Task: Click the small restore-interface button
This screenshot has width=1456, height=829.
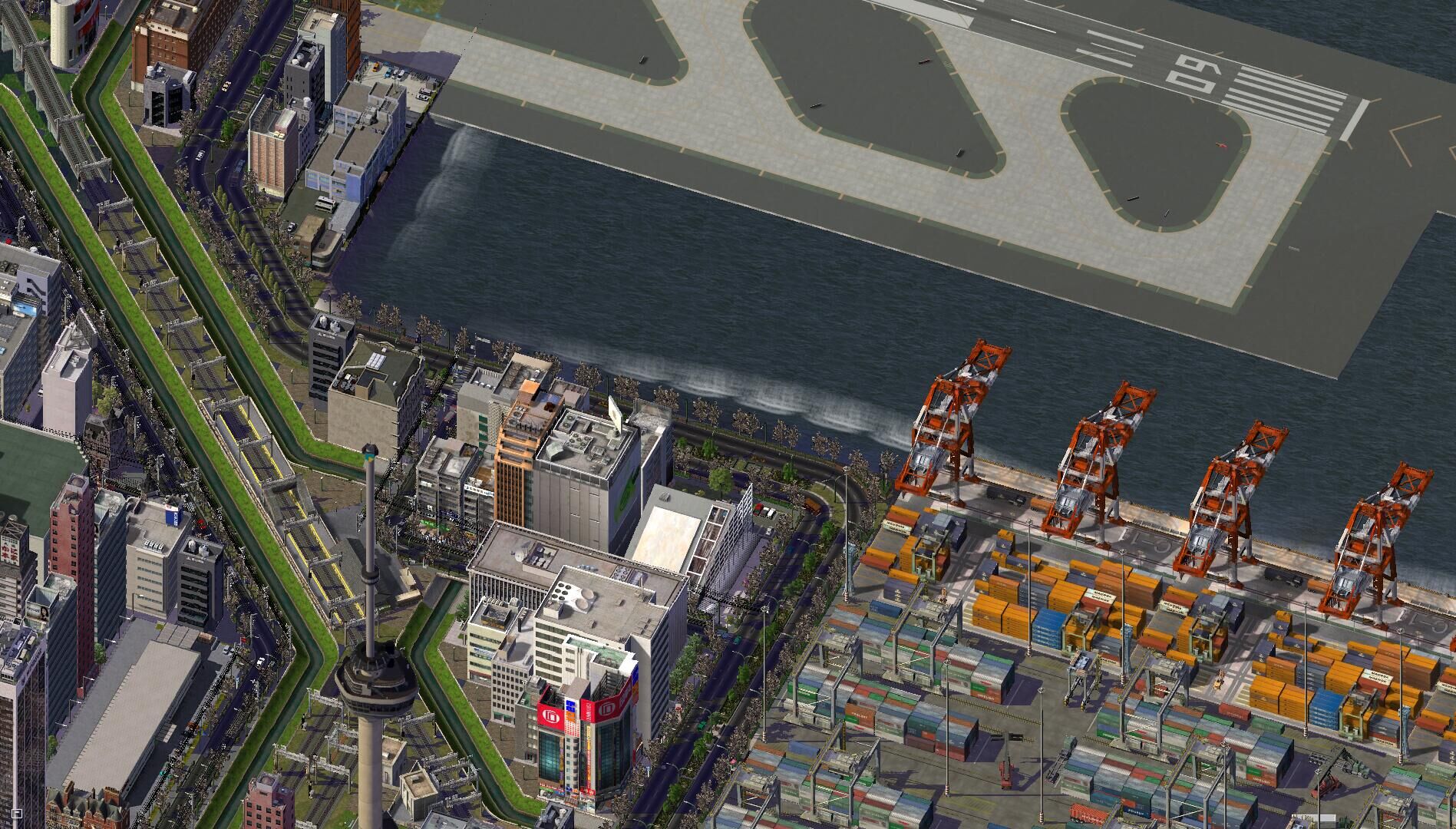Action: (x=17, y=812)
